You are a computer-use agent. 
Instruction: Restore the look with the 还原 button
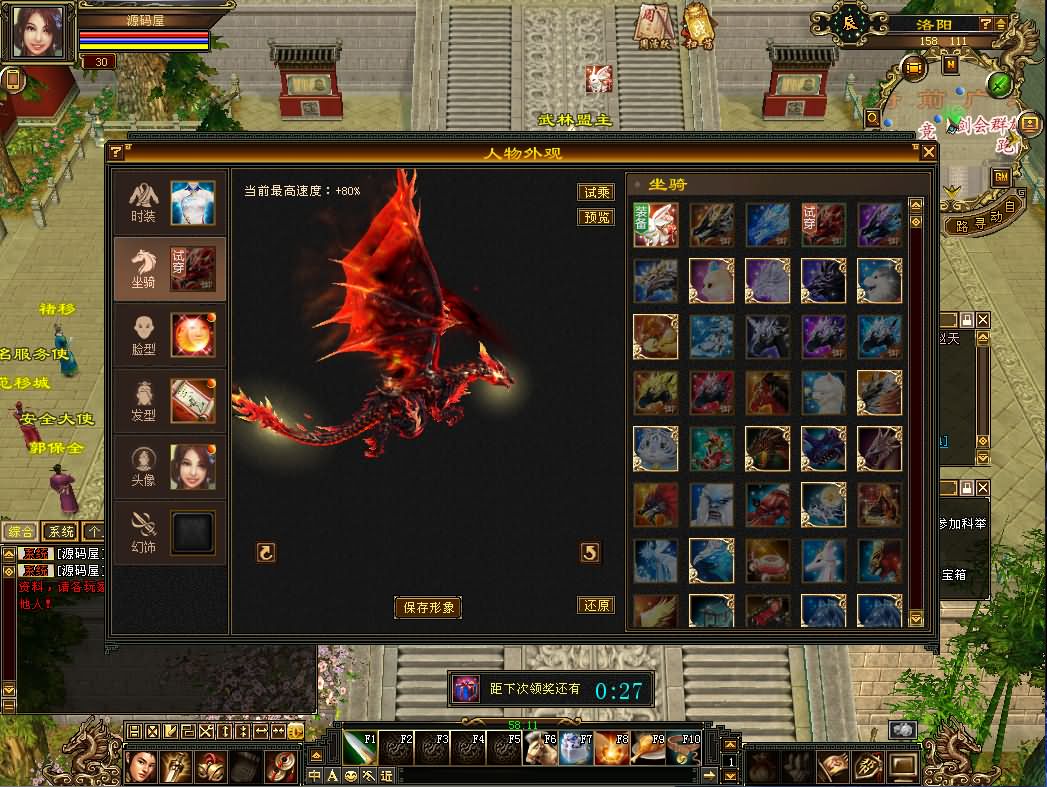pyautogui.click(x=596, y=605)
